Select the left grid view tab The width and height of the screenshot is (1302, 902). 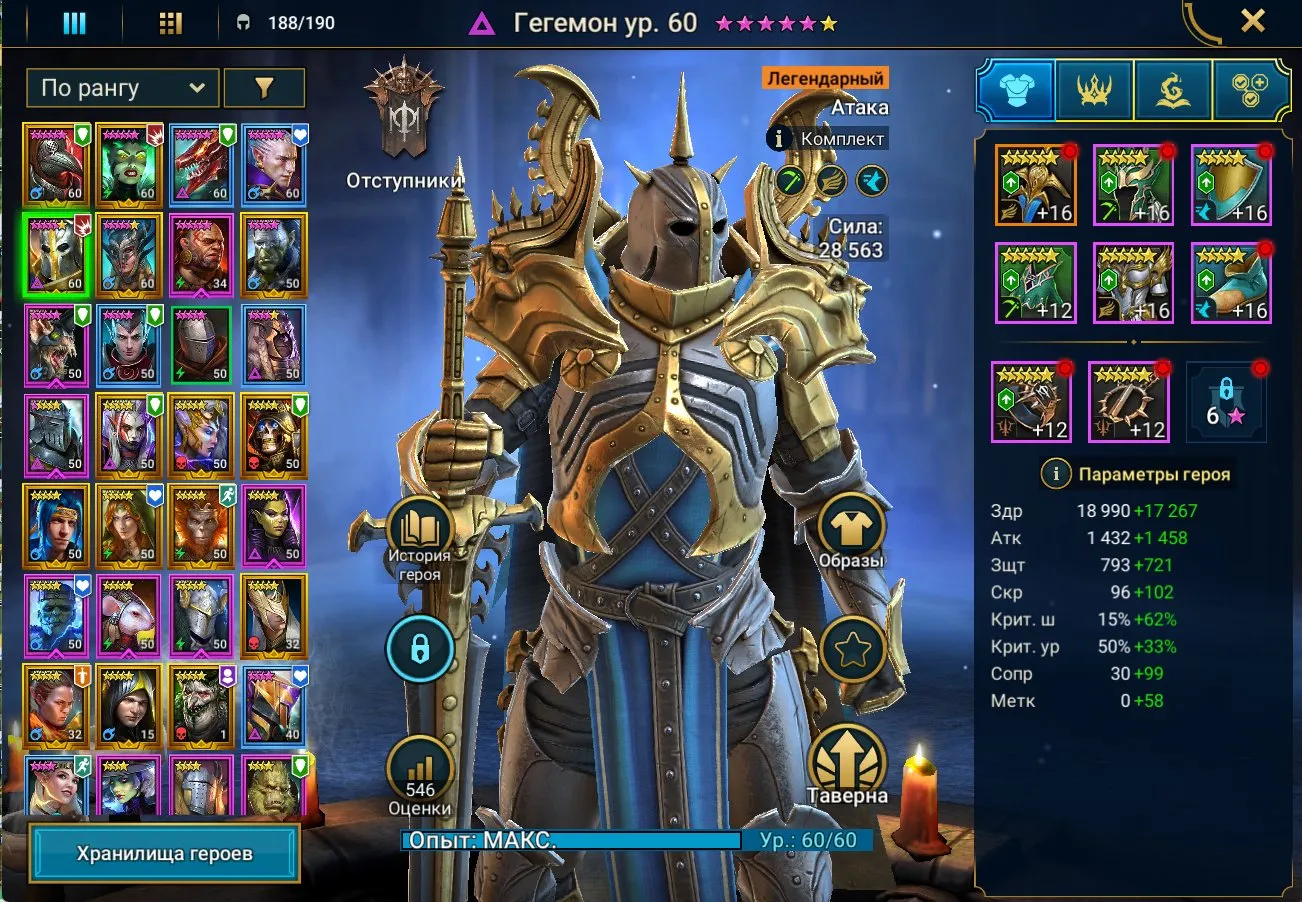(75, 22)
